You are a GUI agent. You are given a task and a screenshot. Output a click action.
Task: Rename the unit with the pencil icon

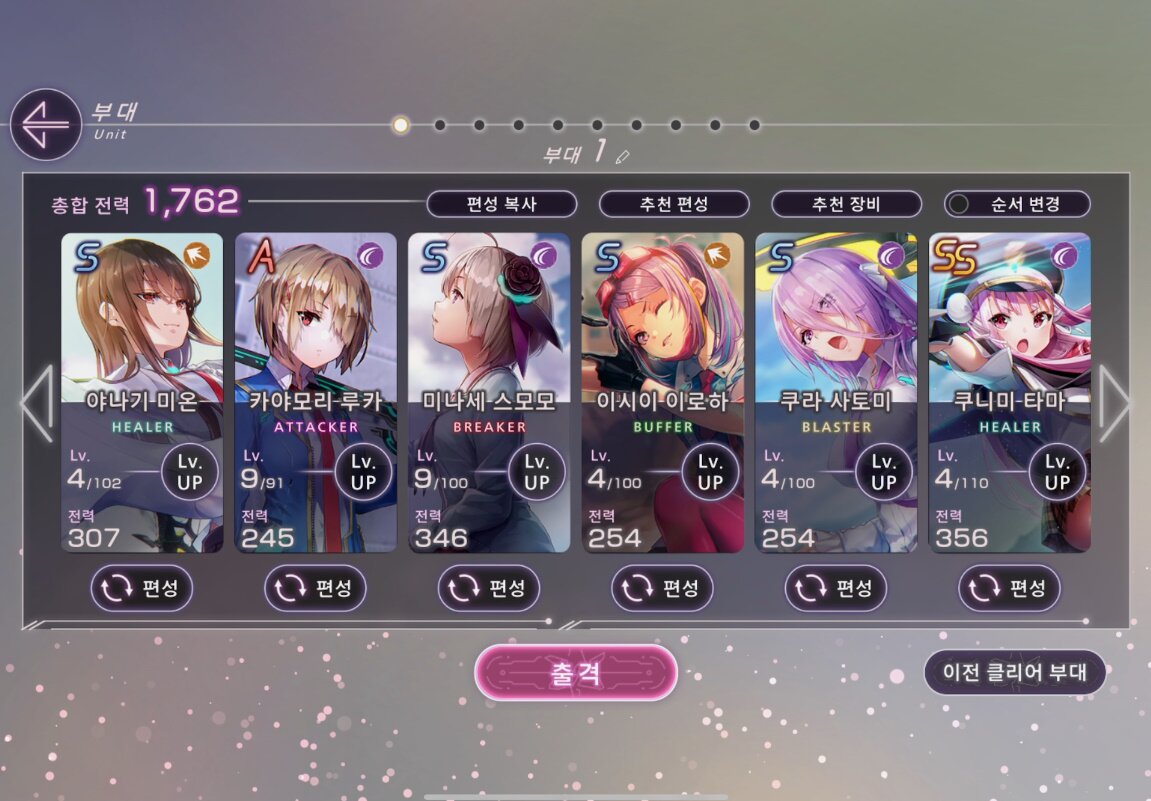point(623,156)
